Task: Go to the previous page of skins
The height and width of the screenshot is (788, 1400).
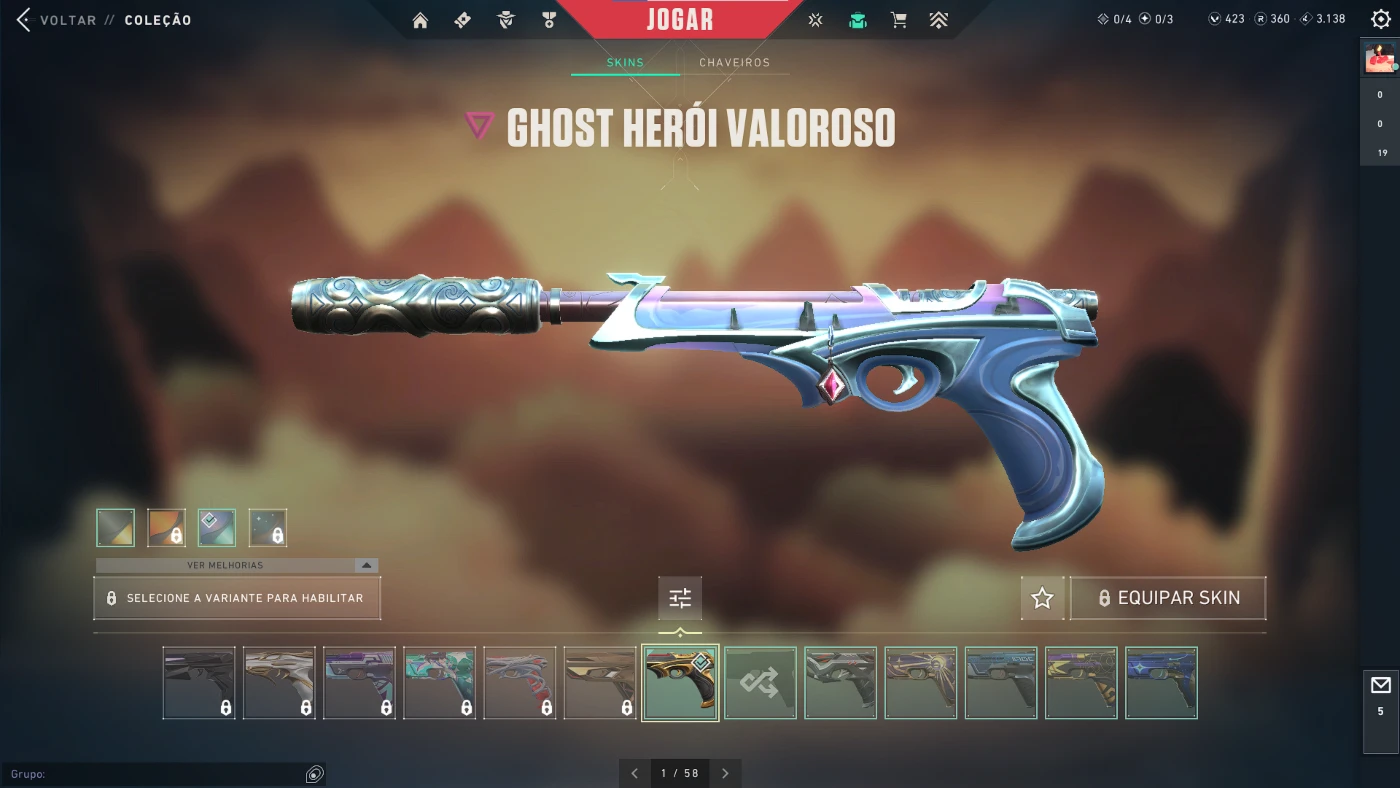Action: (634, 773)
